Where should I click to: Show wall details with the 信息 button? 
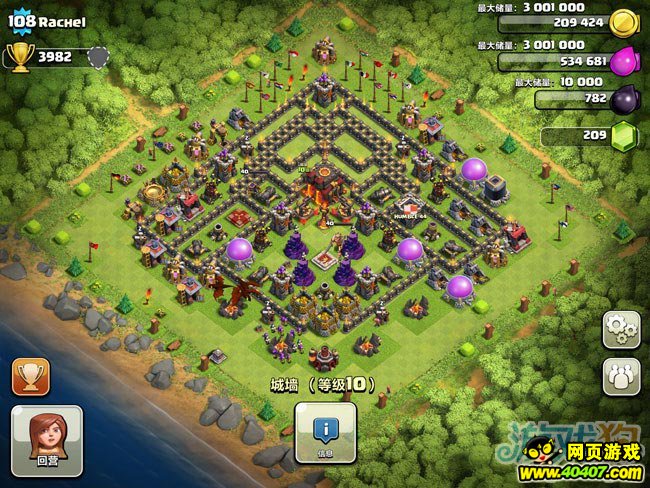pos(324,432)
